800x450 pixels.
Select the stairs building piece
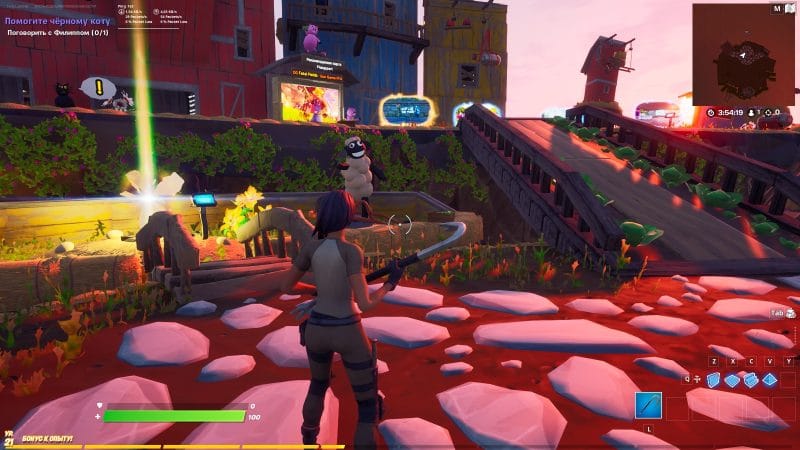[751, 379]
